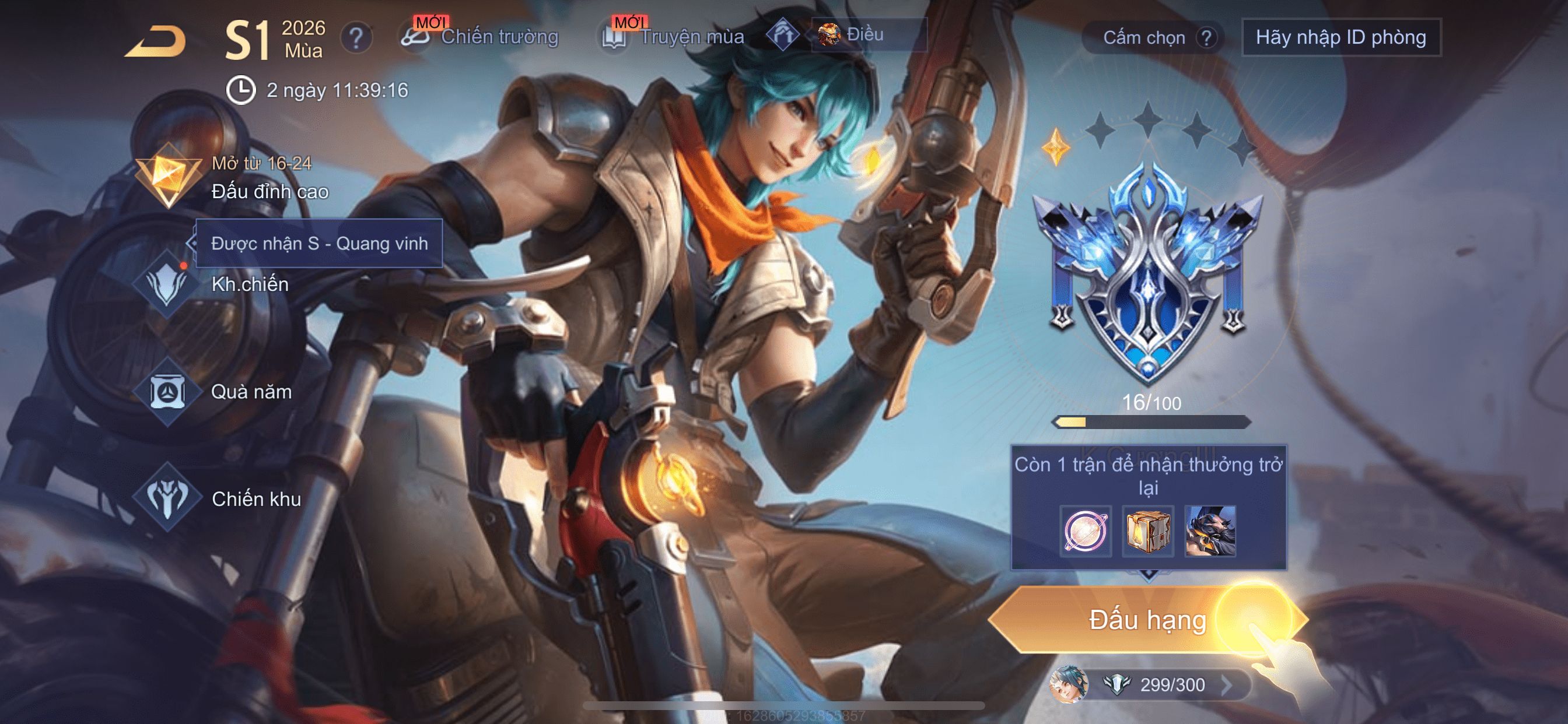Image resolution: width=1568 pixels, height=724 pixels.
Task: Open Truyện mùa season story
Action: tap(673, 37)
